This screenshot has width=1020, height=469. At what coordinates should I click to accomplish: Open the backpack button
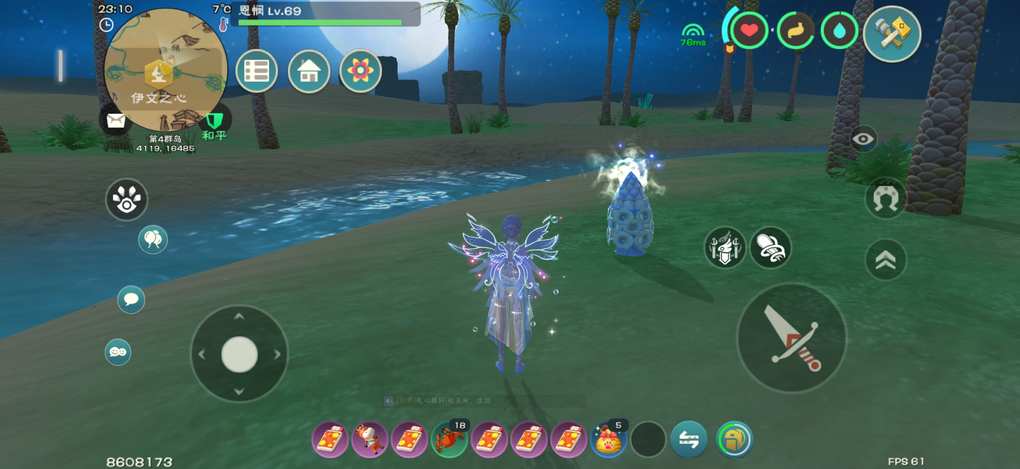point(734,439)
